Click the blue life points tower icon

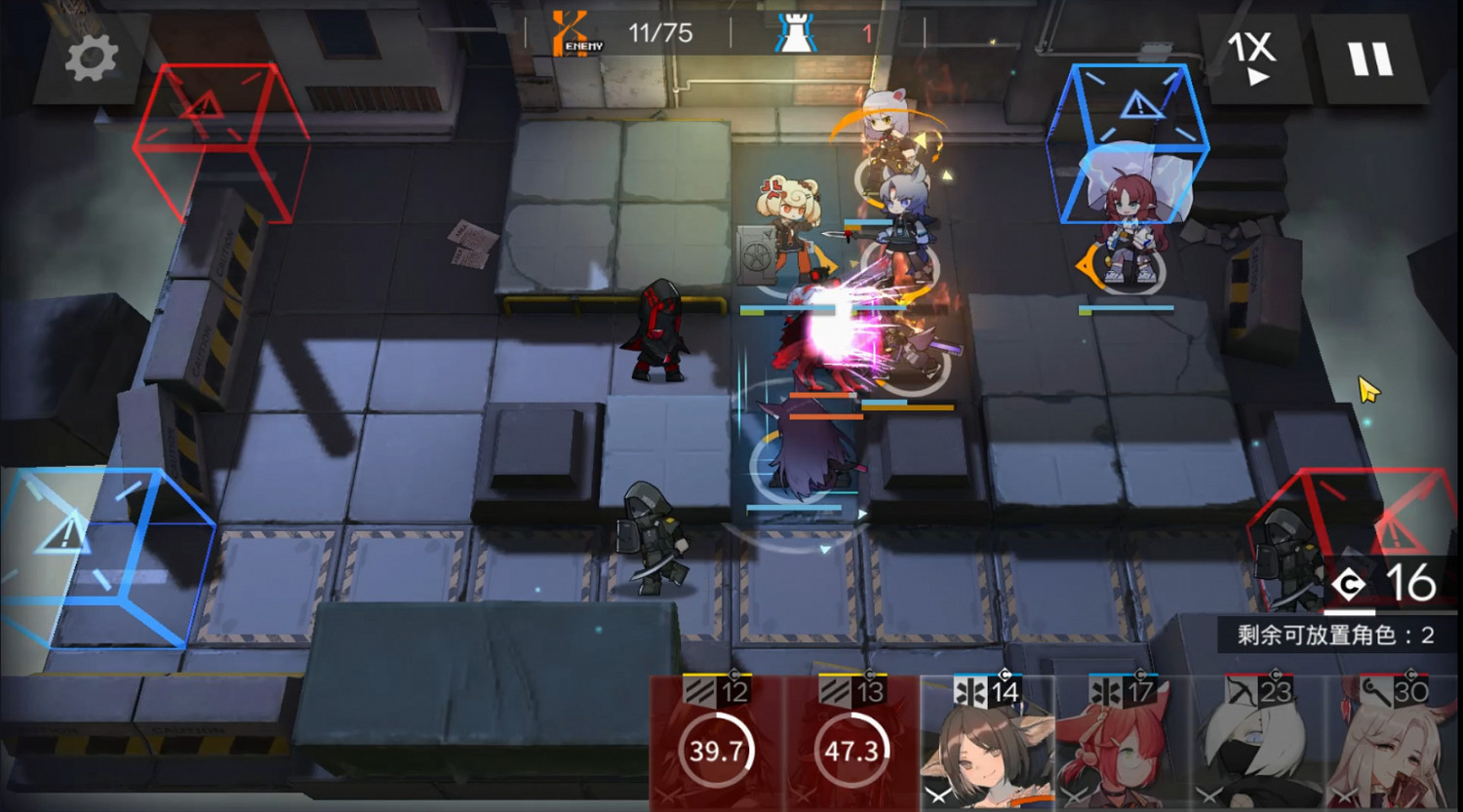coord(795,34)
